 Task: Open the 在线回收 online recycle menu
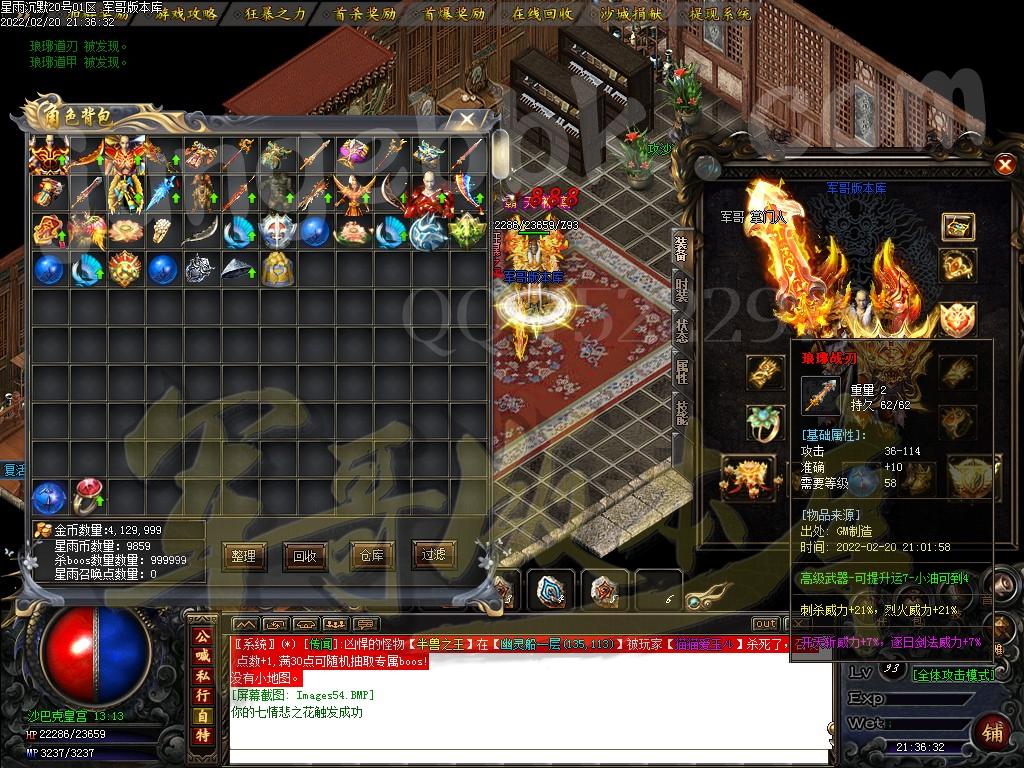[x=542, y=14]
